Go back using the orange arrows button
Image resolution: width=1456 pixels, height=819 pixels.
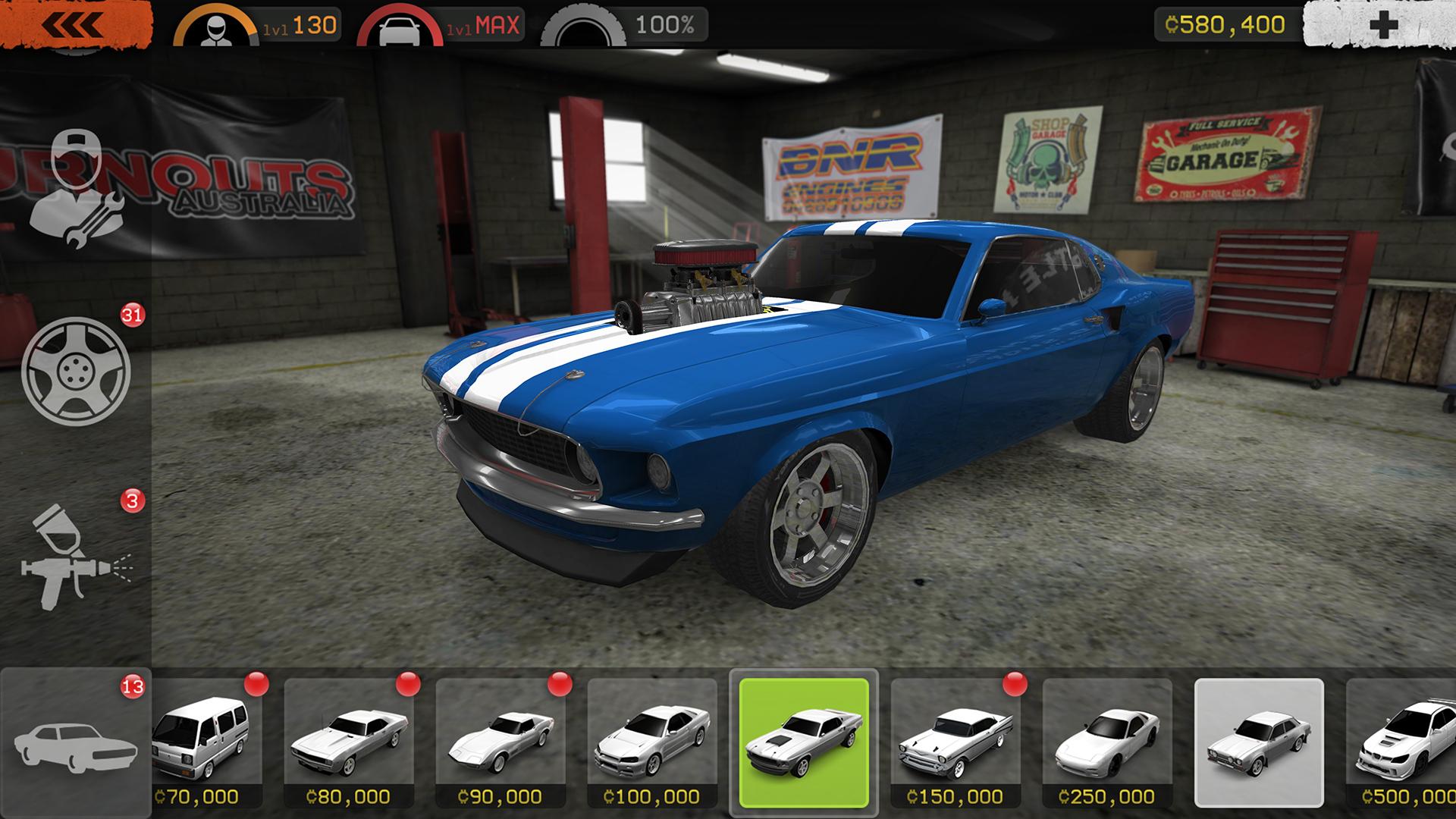click(74, 24)
